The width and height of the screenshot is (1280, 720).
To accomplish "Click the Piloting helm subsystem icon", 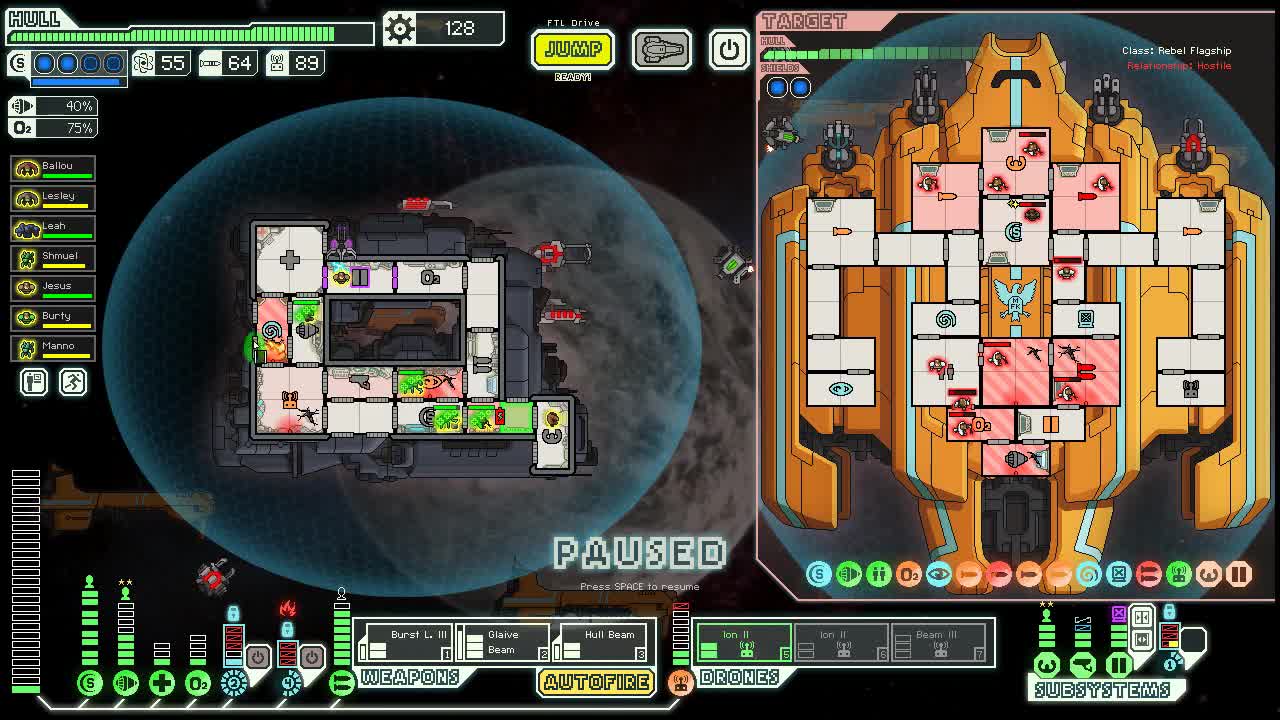I will point(1047,665).
